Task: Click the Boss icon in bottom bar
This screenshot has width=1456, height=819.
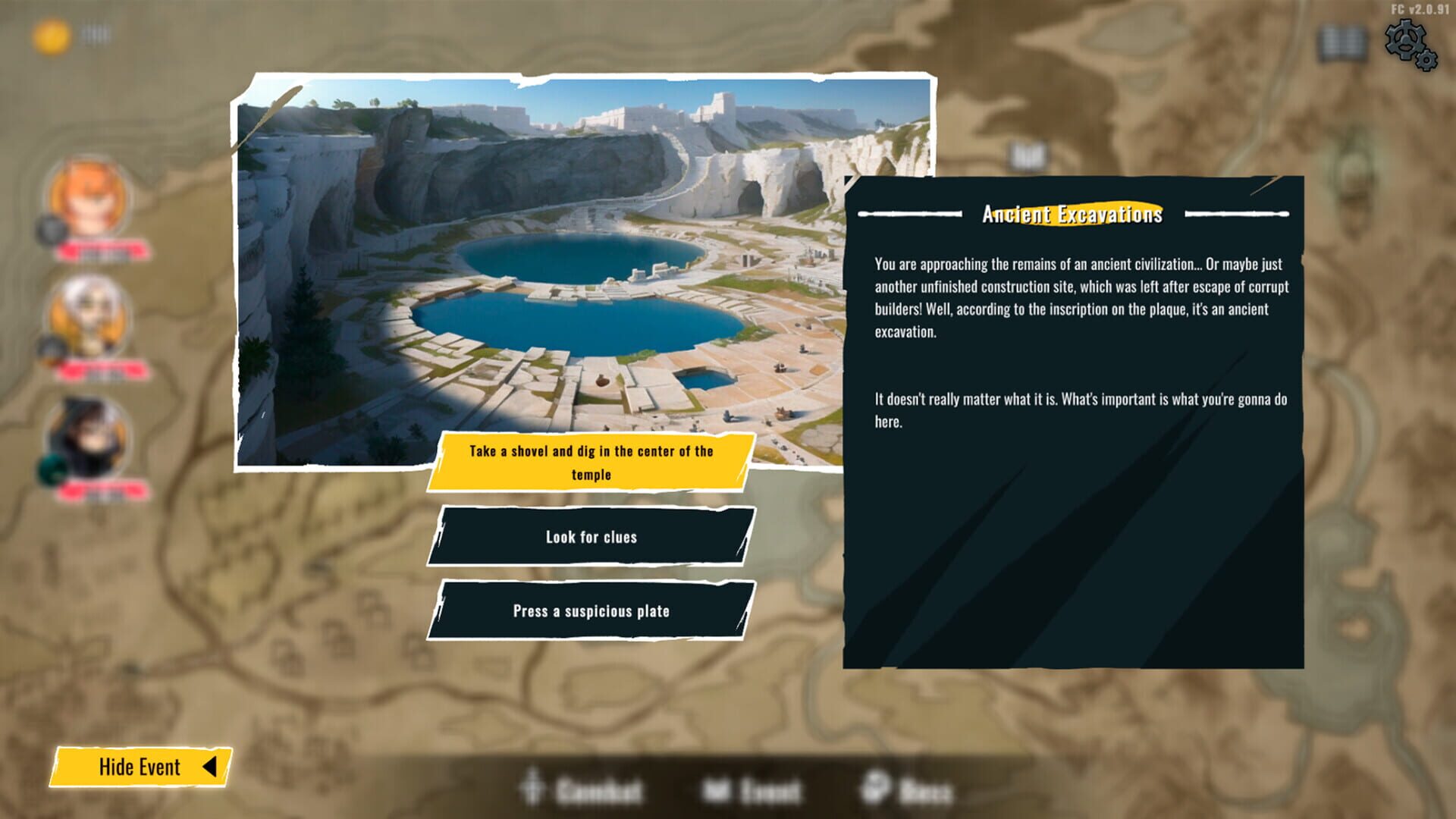Action: coord(874,792)
